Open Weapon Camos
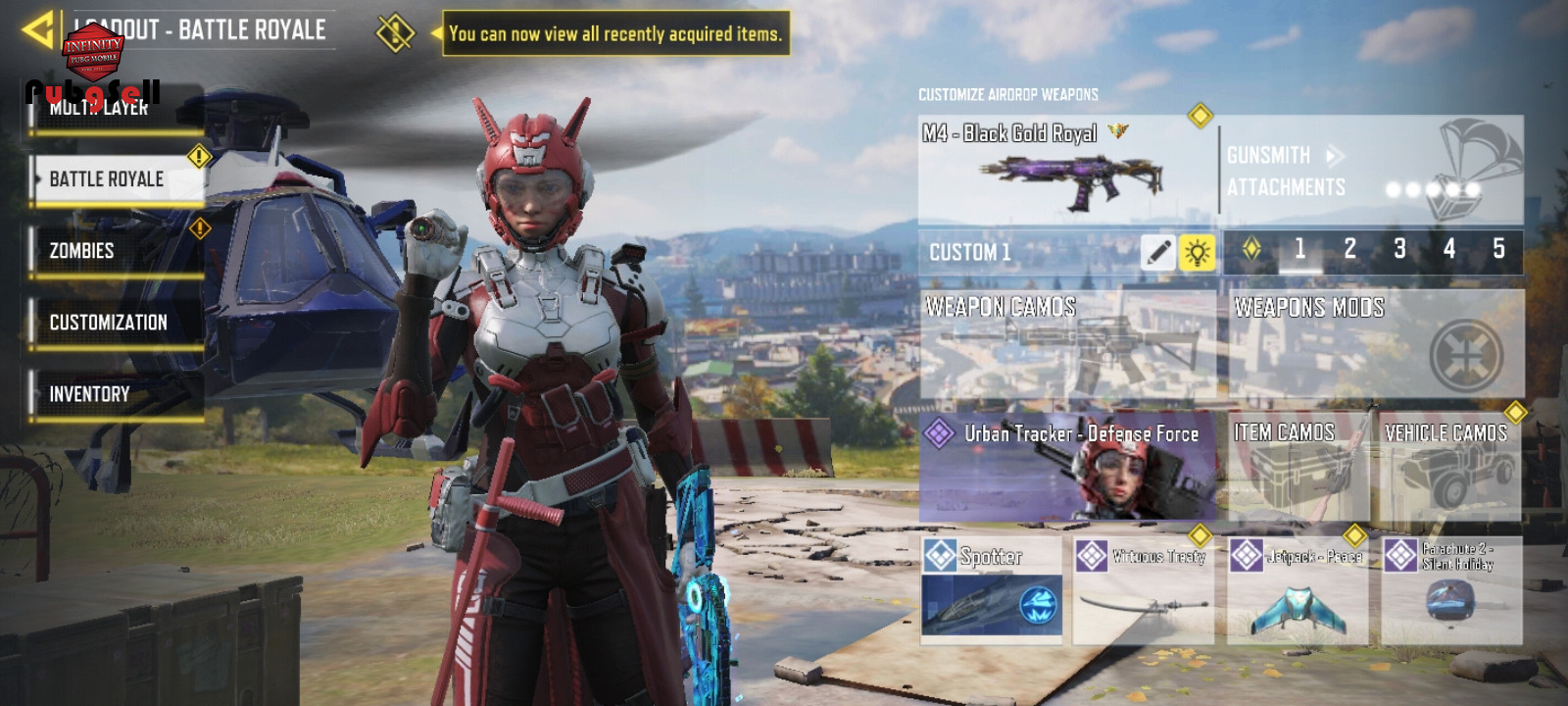 pyautogui.click(x=1066, y=343)
